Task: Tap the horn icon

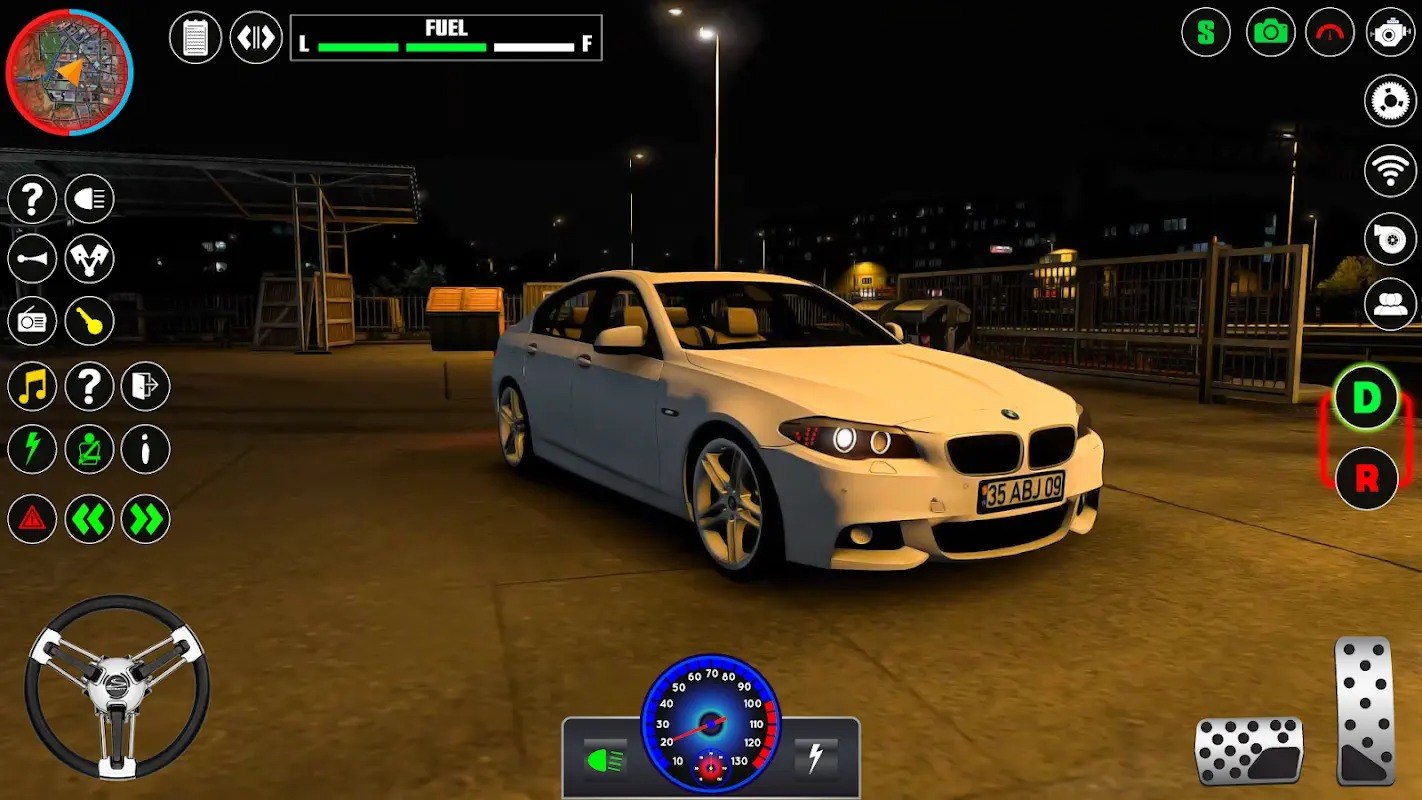Action: point(32,259)
